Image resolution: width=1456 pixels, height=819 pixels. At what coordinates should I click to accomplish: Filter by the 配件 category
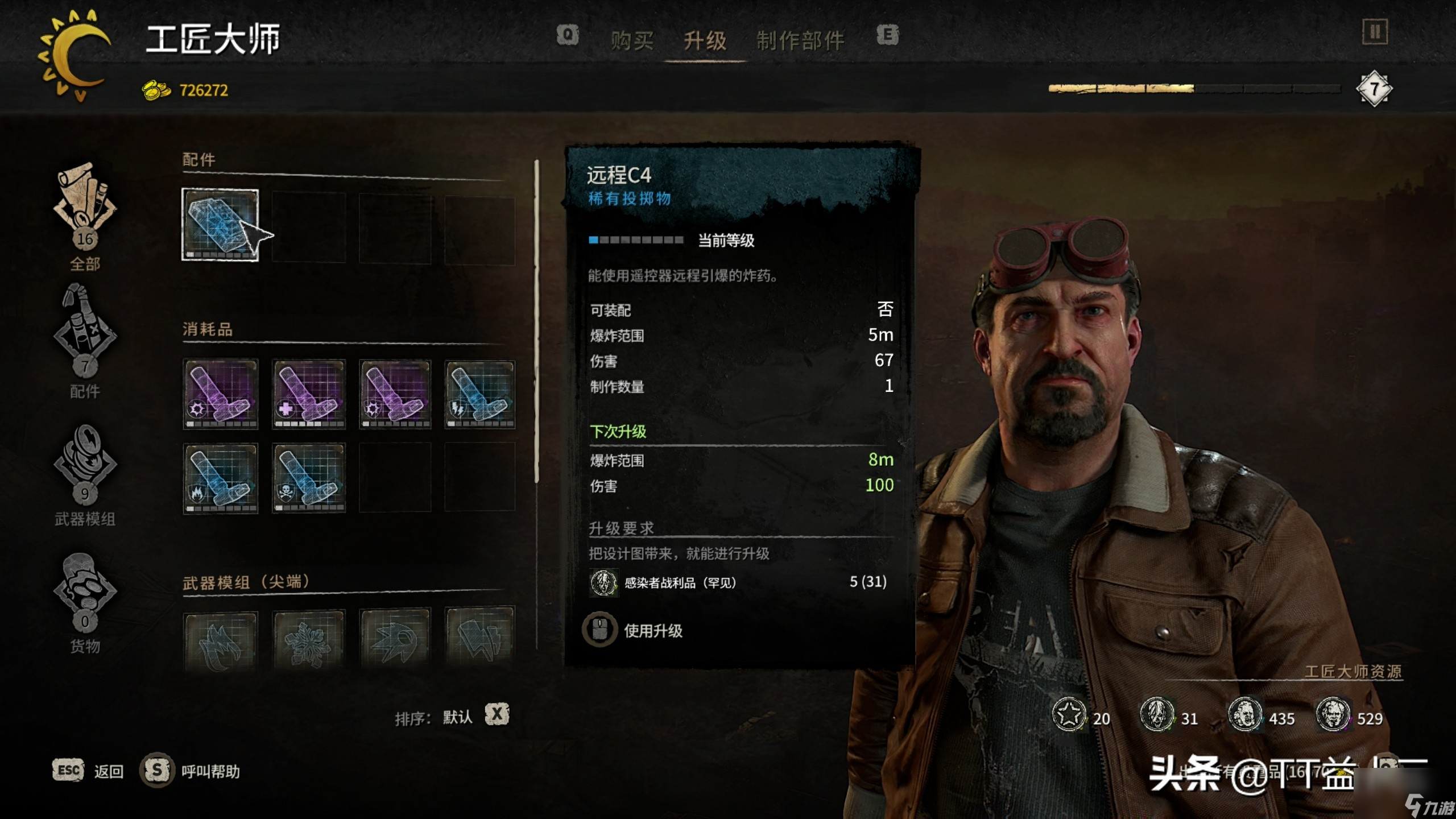click(85, 341)
